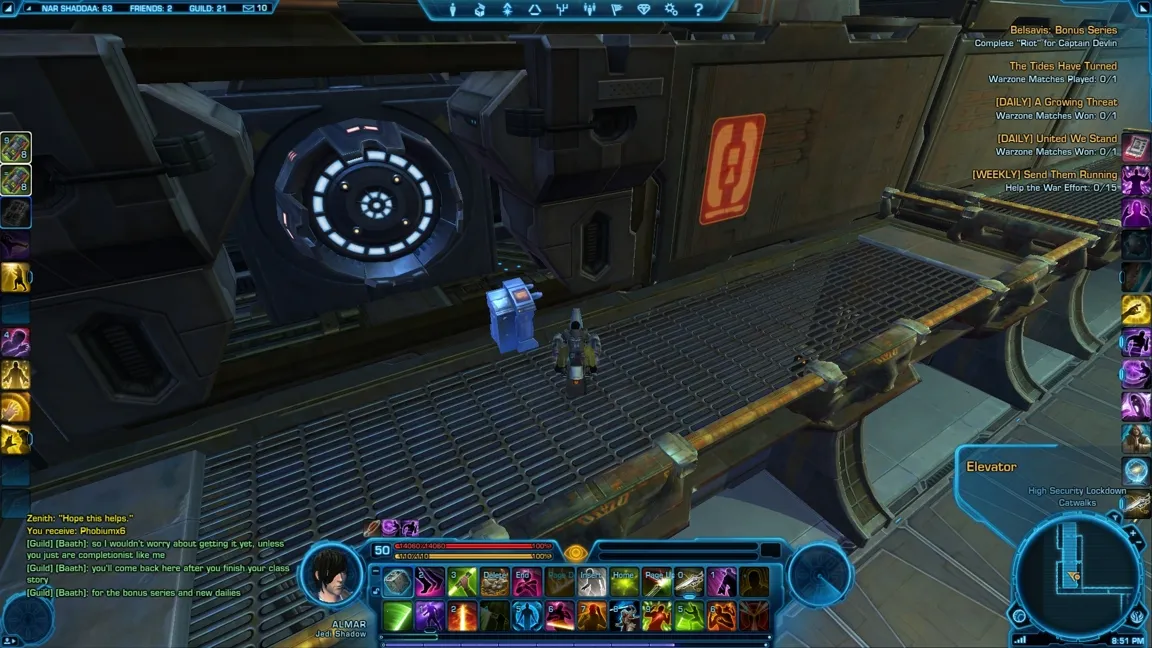Viewport: 1152px width, 648px height.
Task: Click the question mark help icon
Action: tap(698, 10)
